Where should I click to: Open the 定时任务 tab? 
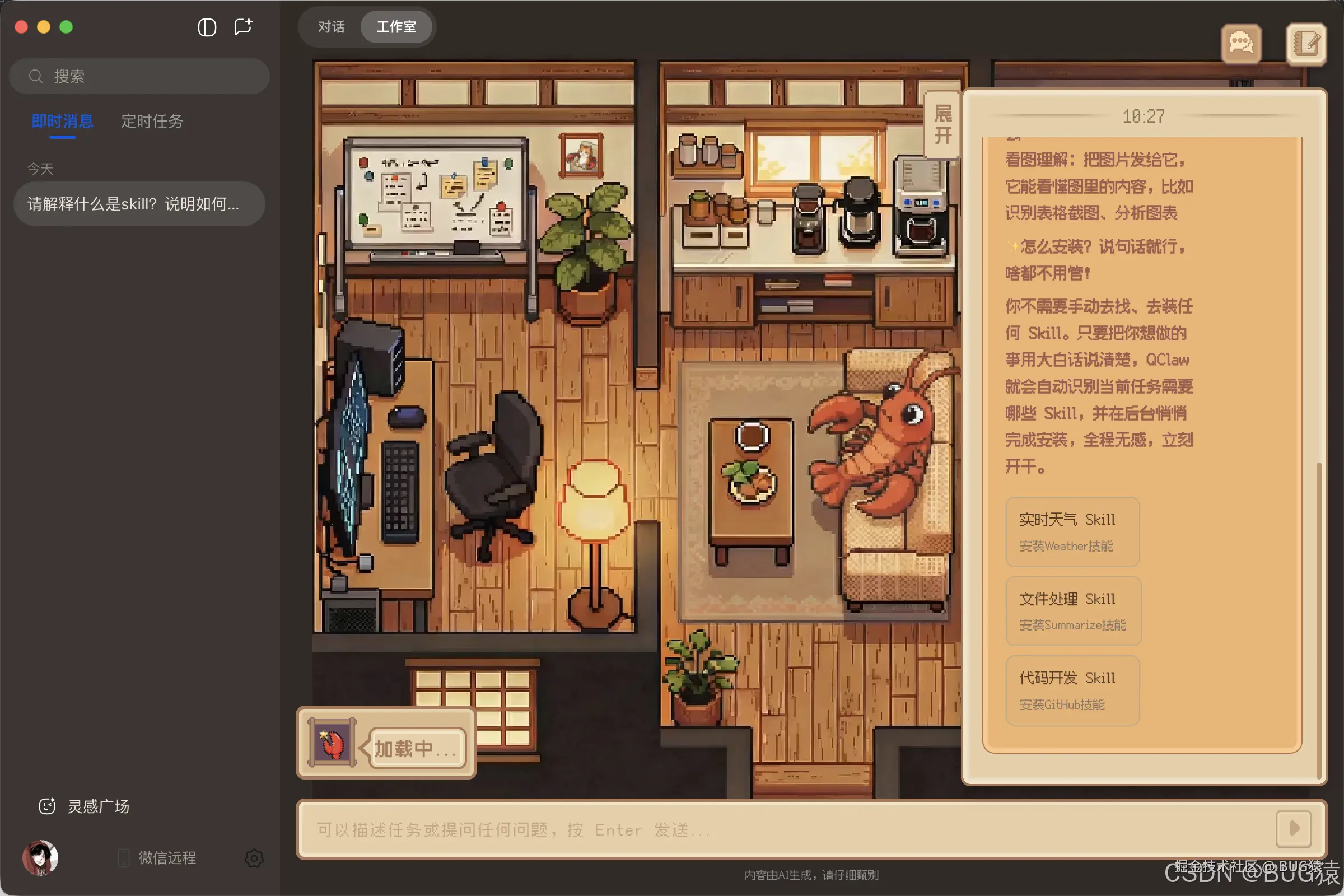pyautogui.click(x=151, y=122)
